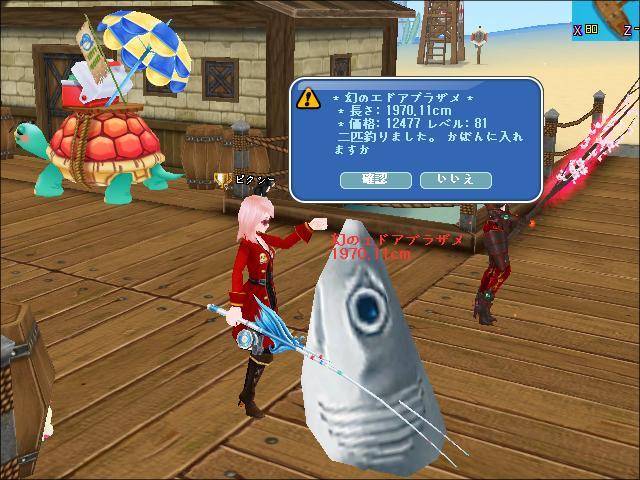Viewport: 640px width, 480px height.
Task: Confirm keeping the fish with 確認
Action: (x=376, y=180)
